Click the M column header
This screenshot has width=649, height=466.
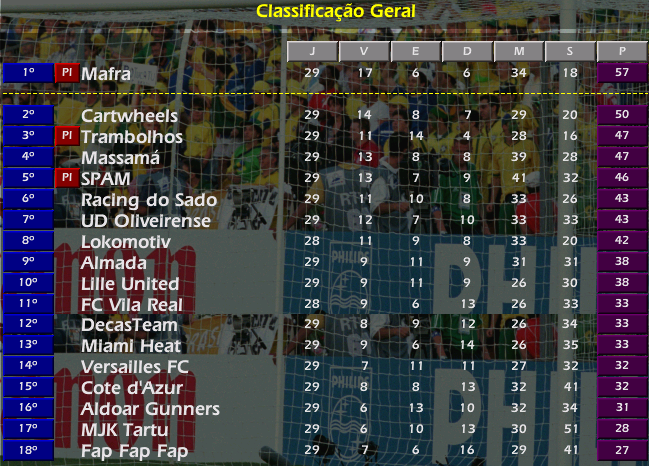[518, 51]
